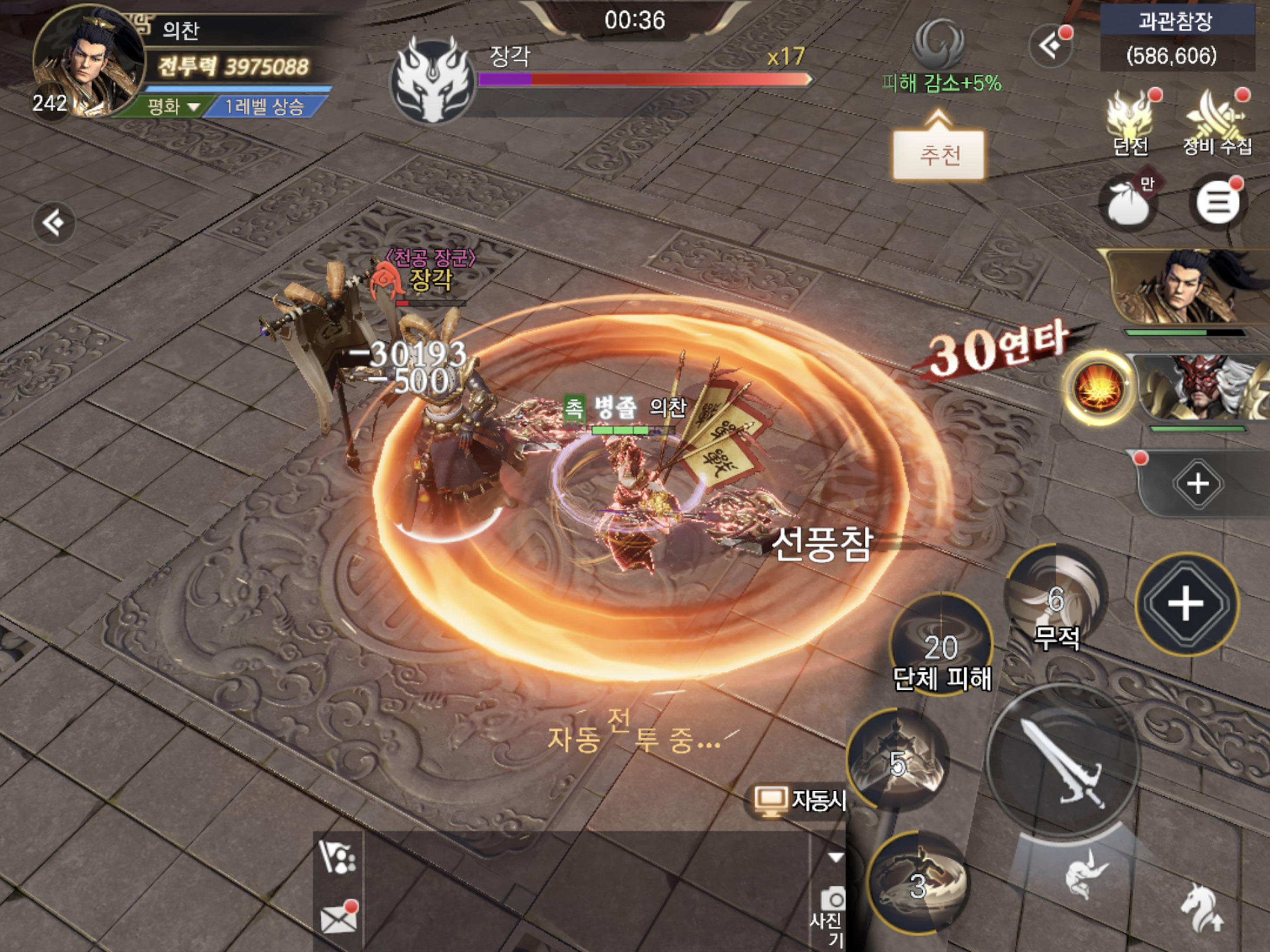Open the 평화 mode dropdown
1270x952 pixels.
172,106
